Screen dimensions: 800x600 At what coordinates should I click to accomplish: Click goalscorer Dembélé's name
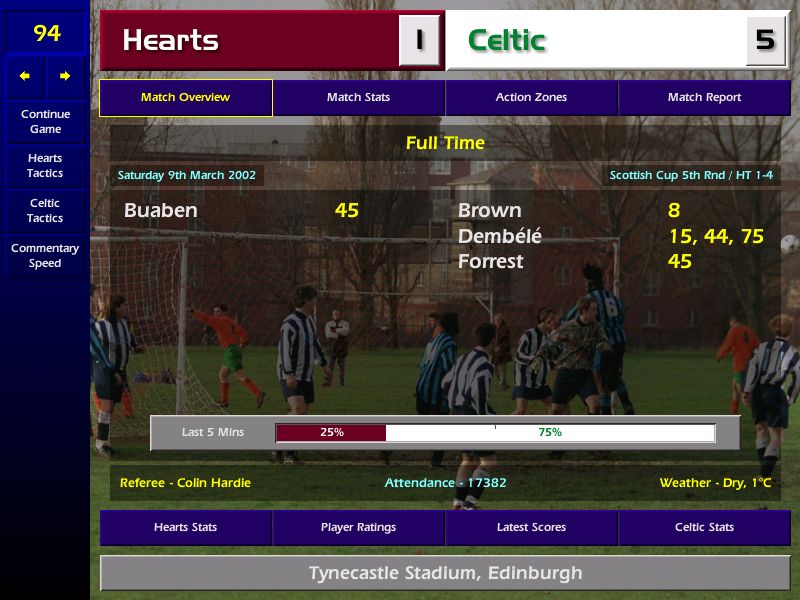click(x=500, y=236)
